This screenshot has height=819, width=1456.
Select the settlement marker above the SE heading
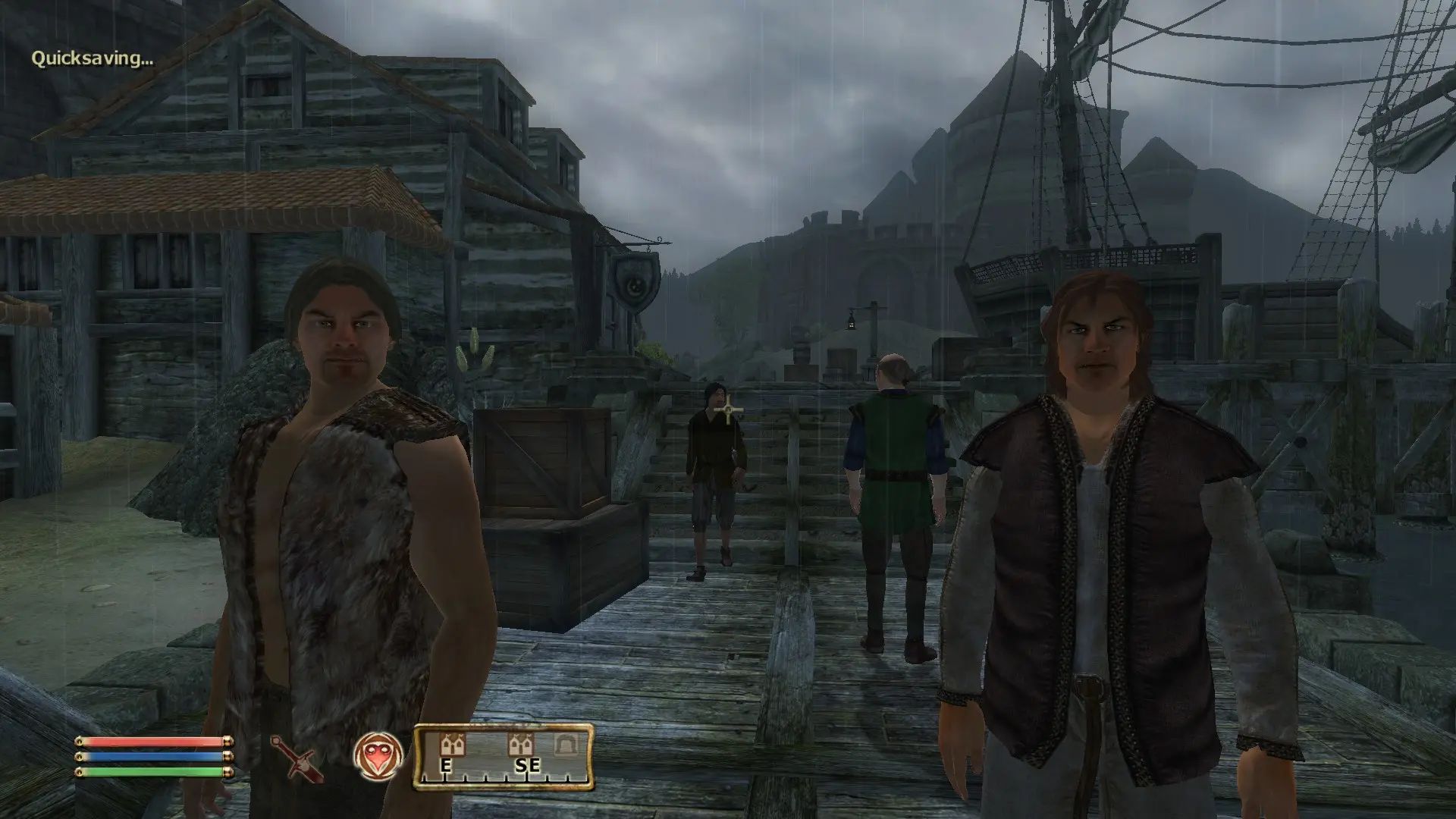pos(522,745)
